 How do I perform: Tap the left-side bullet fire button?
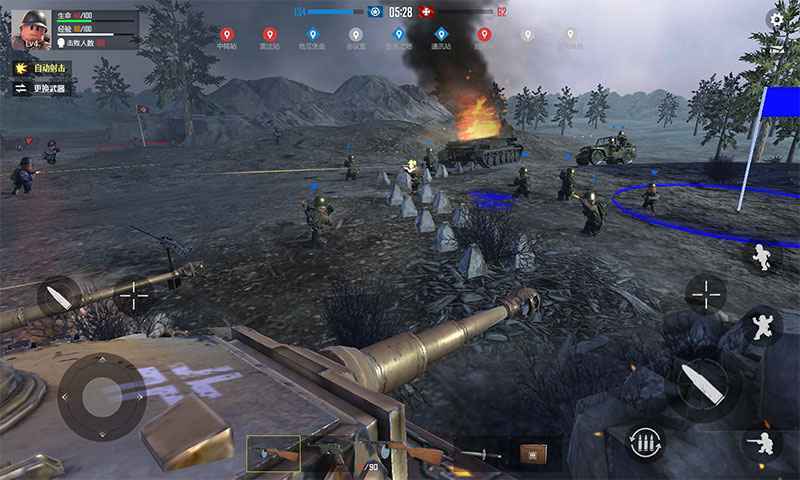tap(59, 297)
